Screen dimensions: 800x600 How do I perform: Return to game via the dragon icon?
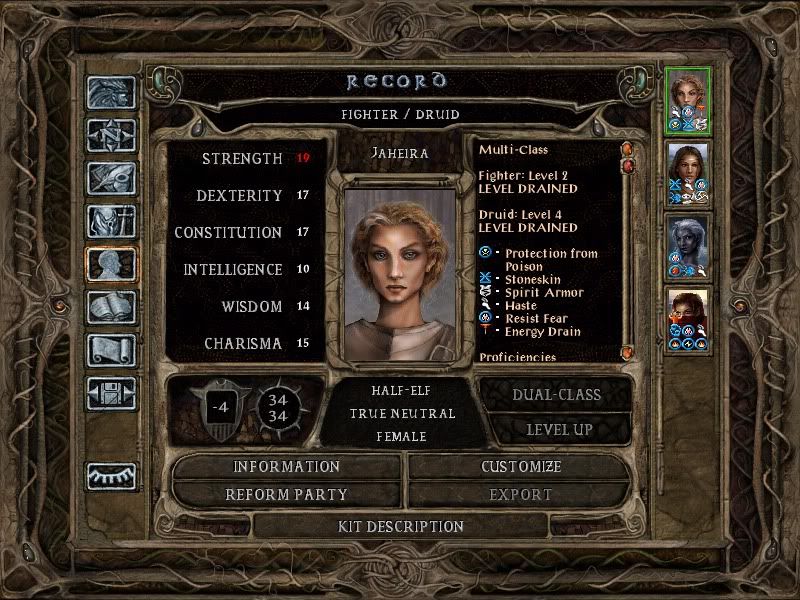(111, 93)
